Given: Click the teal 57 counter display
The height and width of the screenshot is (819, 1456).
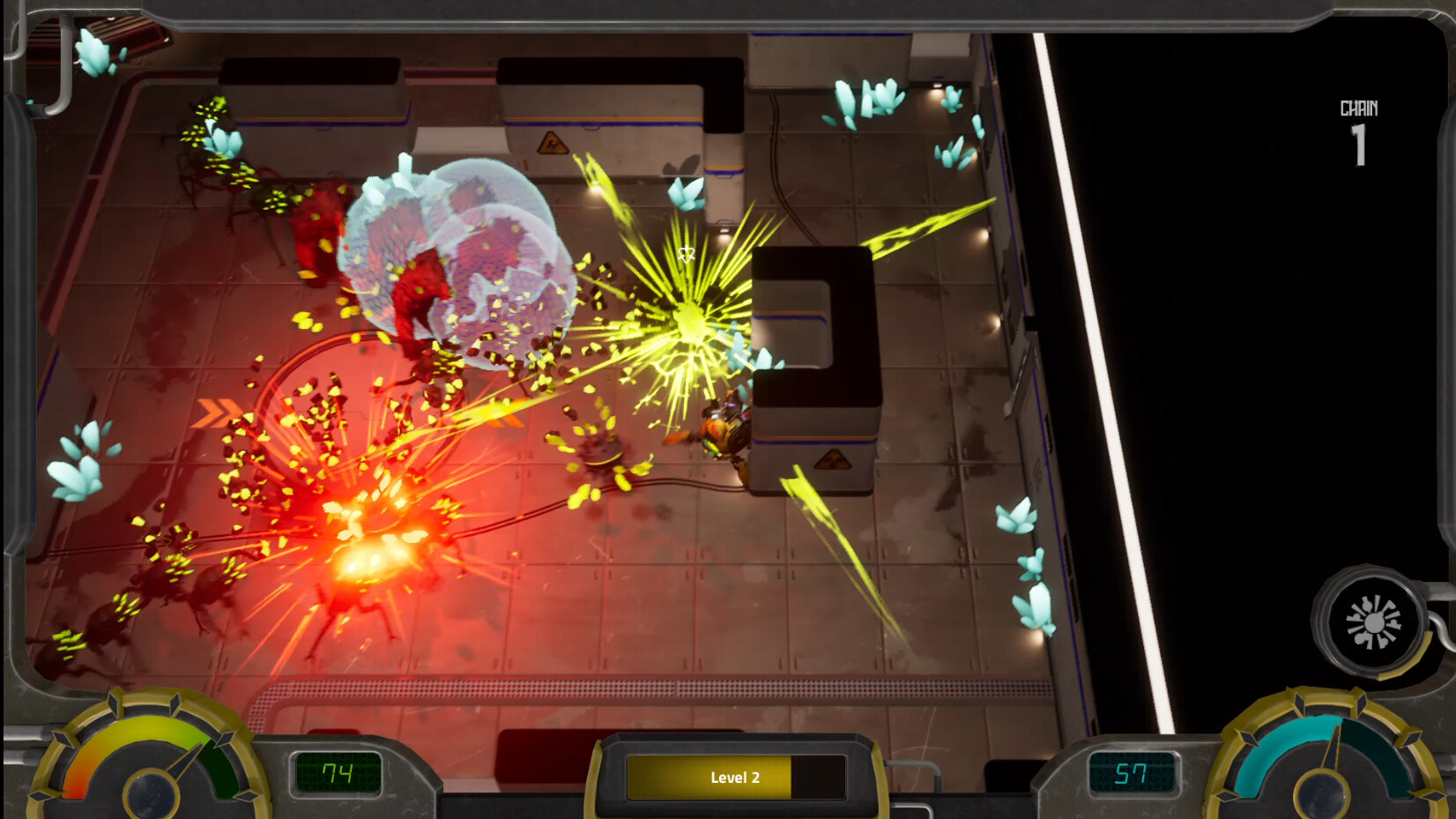Looking at the screenshot, I should click(x=1132, y=774).
